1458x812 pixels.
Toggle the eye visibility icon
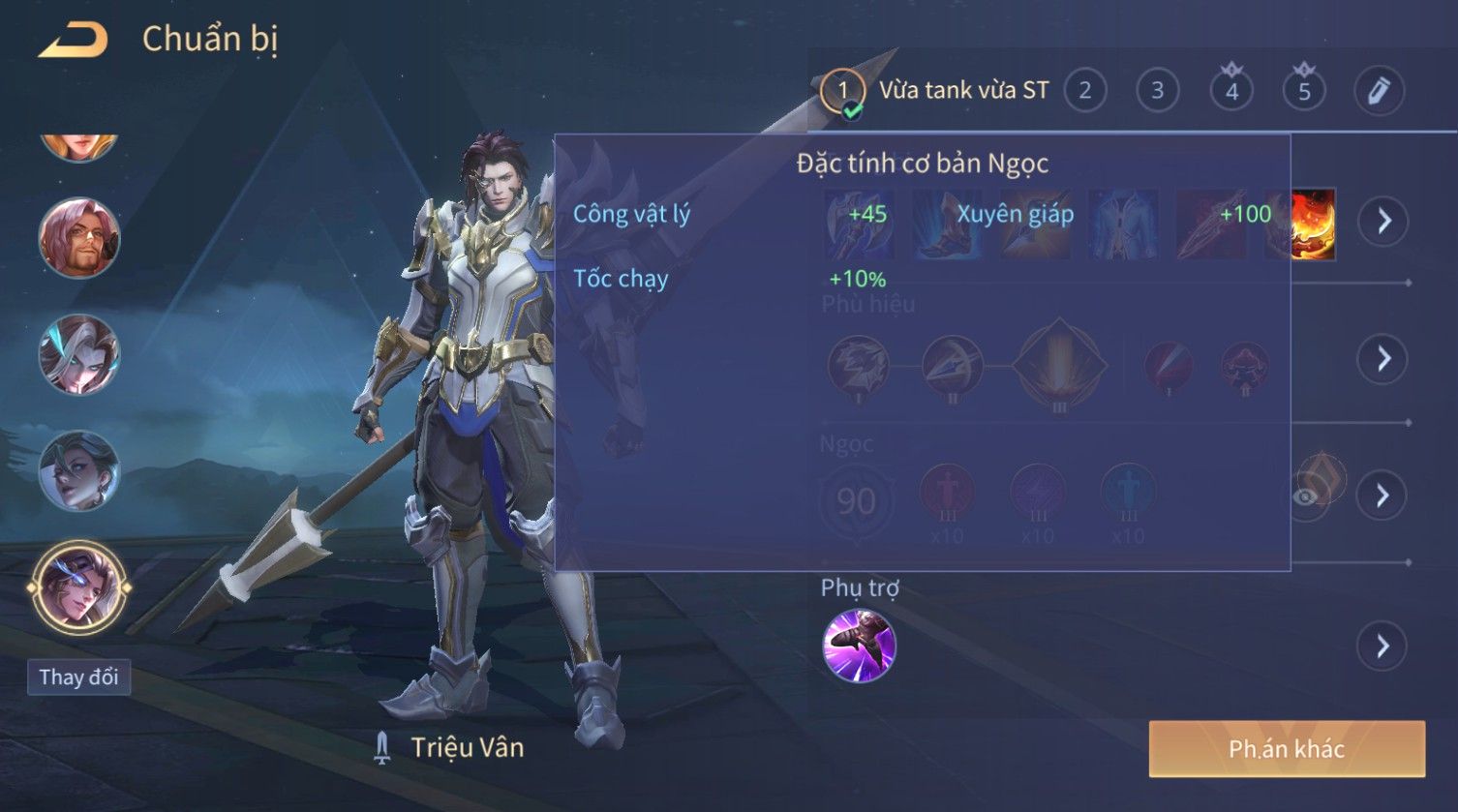[1306, 496]
